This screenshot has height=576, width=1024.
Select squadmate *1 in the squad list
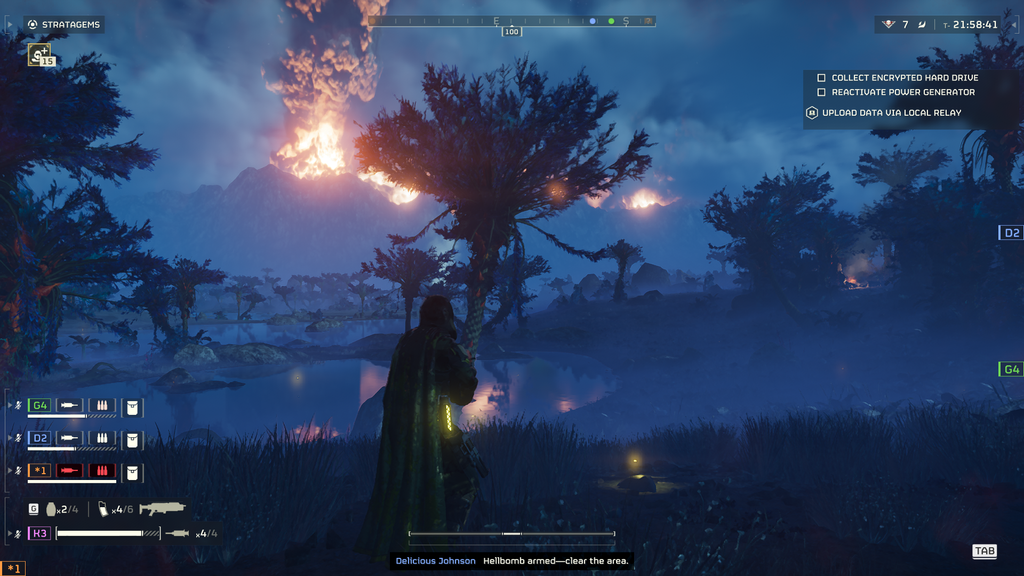tap(40, 470)
